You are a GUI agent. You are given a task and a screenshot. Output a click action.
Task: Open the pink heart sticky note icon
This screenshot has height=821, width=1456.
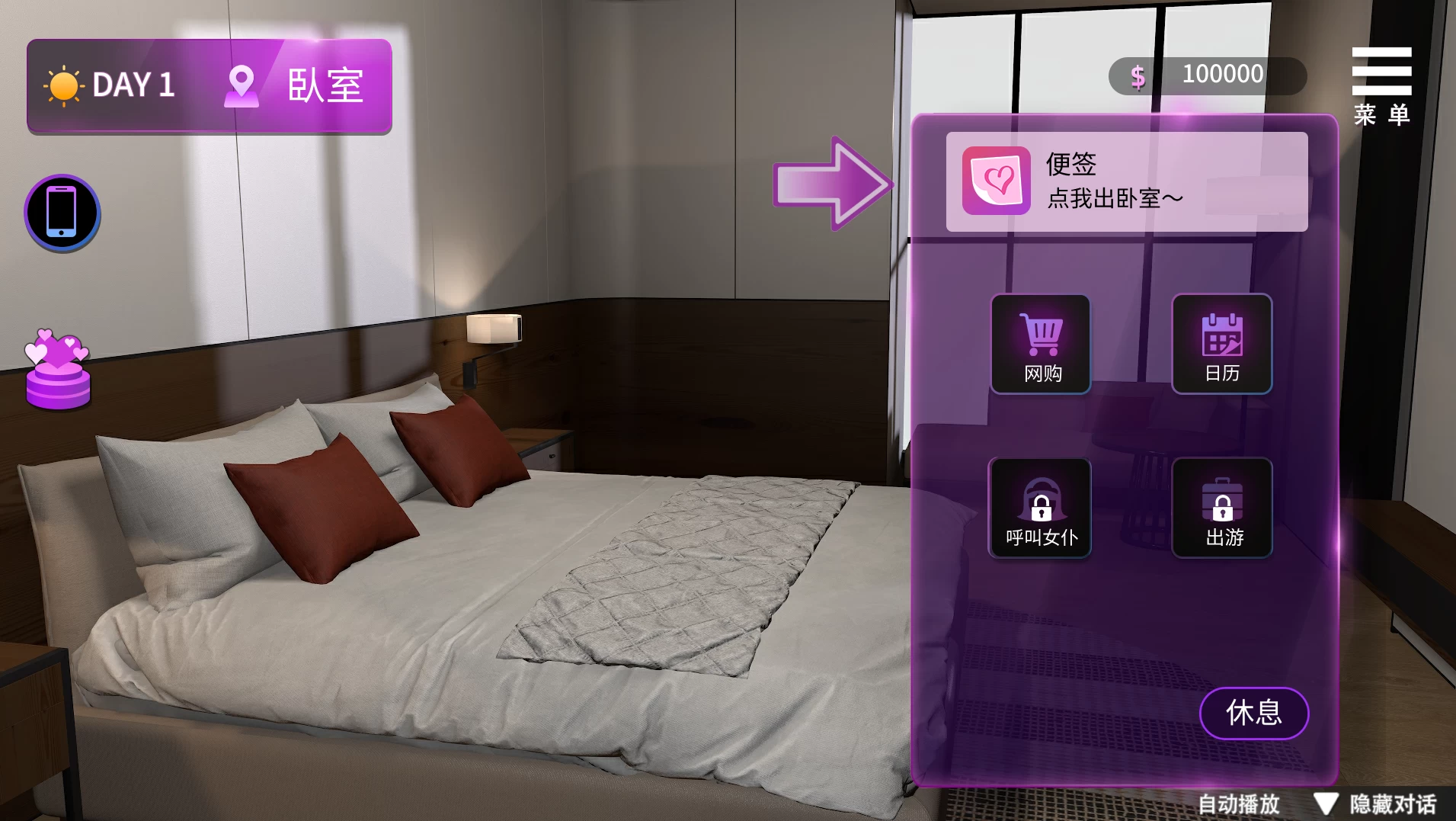click(994, 181)
